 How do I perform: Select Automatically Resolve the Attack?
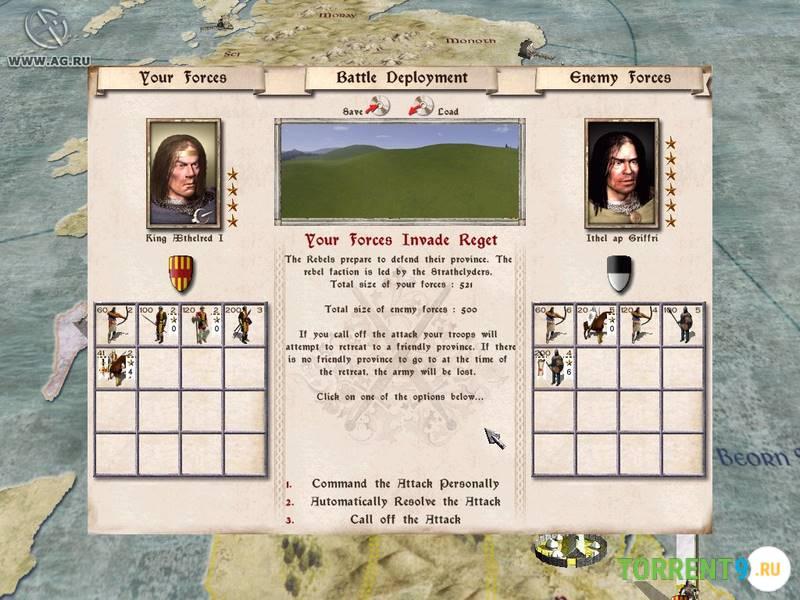[x=404, y=501]
